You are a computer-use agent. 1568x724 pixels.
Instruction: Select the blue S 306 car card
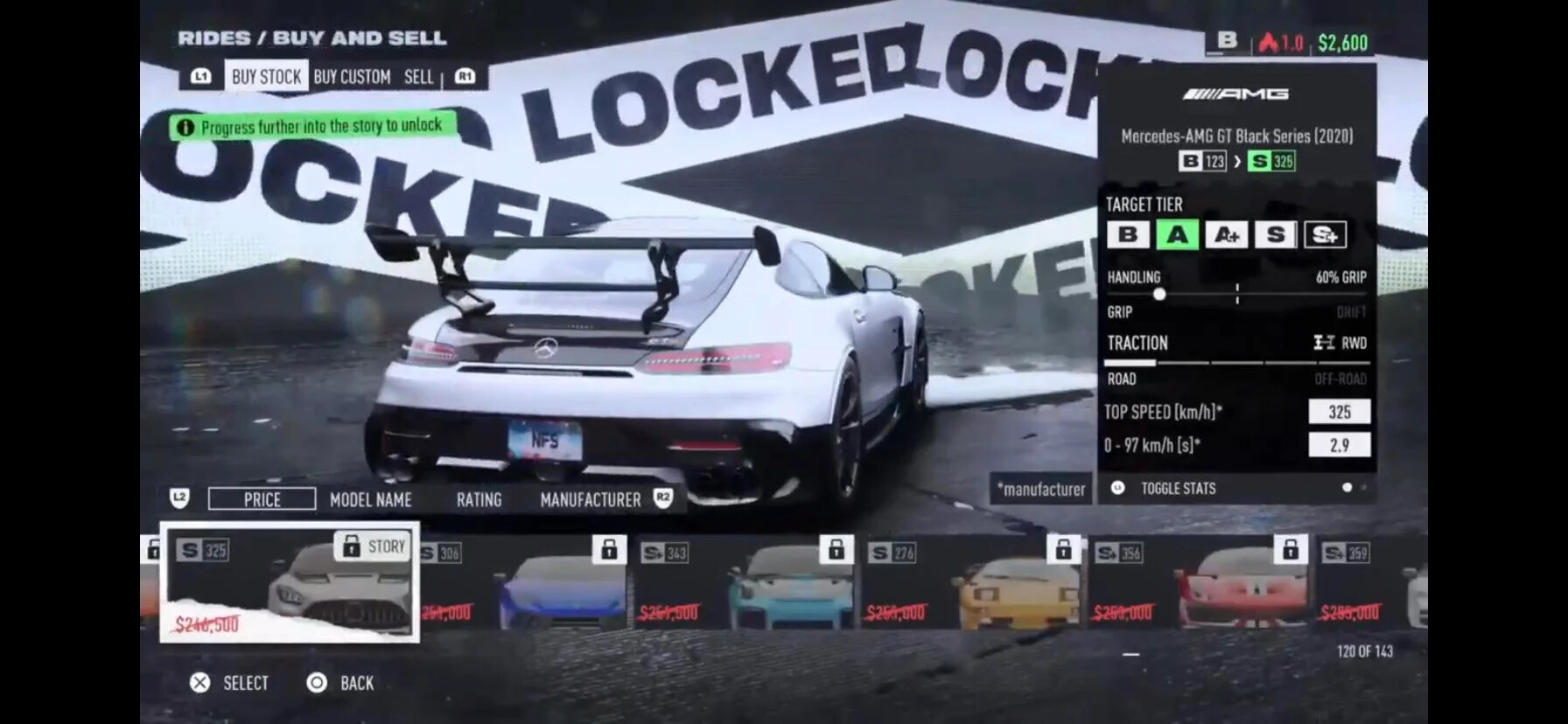tap(523, 582)
